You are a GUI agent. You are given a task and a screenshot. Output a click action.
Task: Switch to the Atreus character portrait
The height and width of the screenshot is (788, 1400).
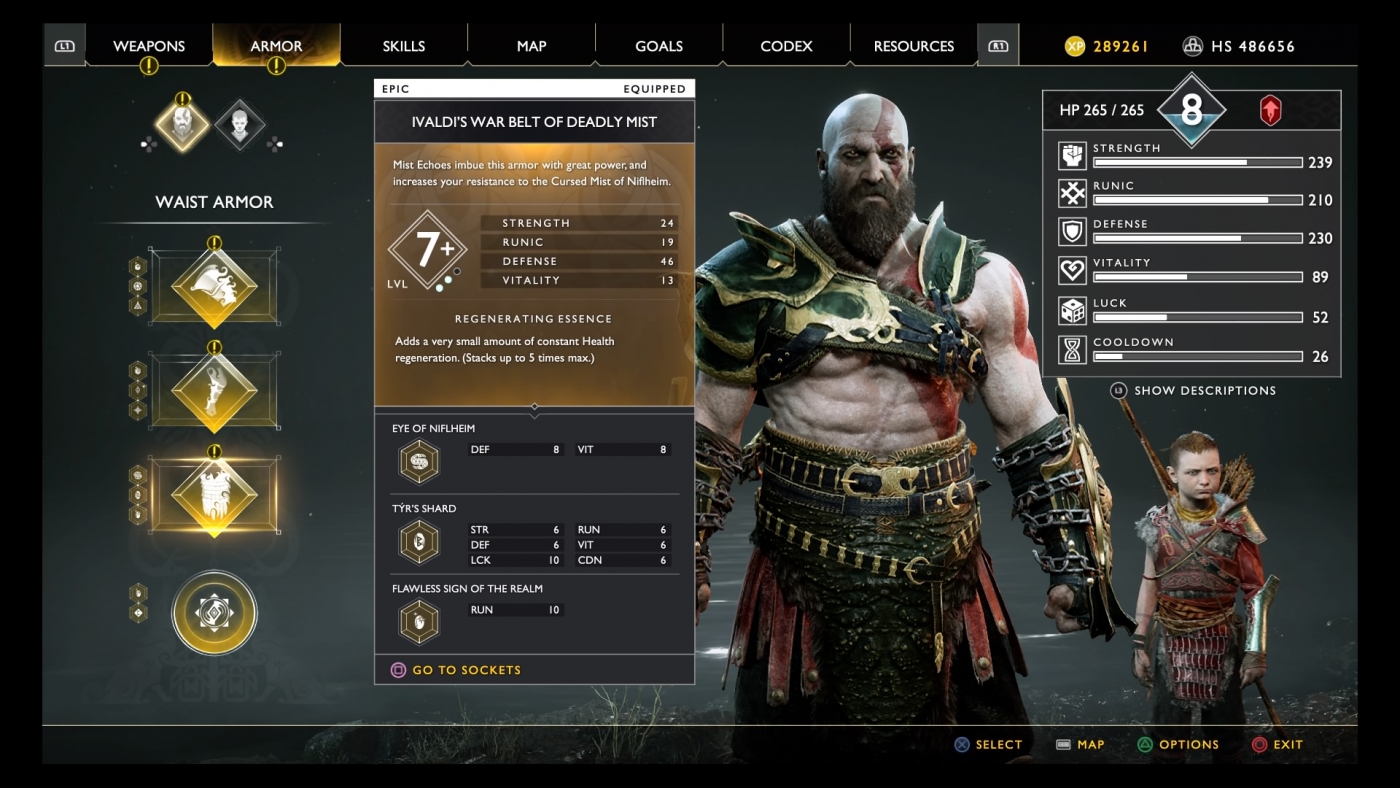coord(241,126)
